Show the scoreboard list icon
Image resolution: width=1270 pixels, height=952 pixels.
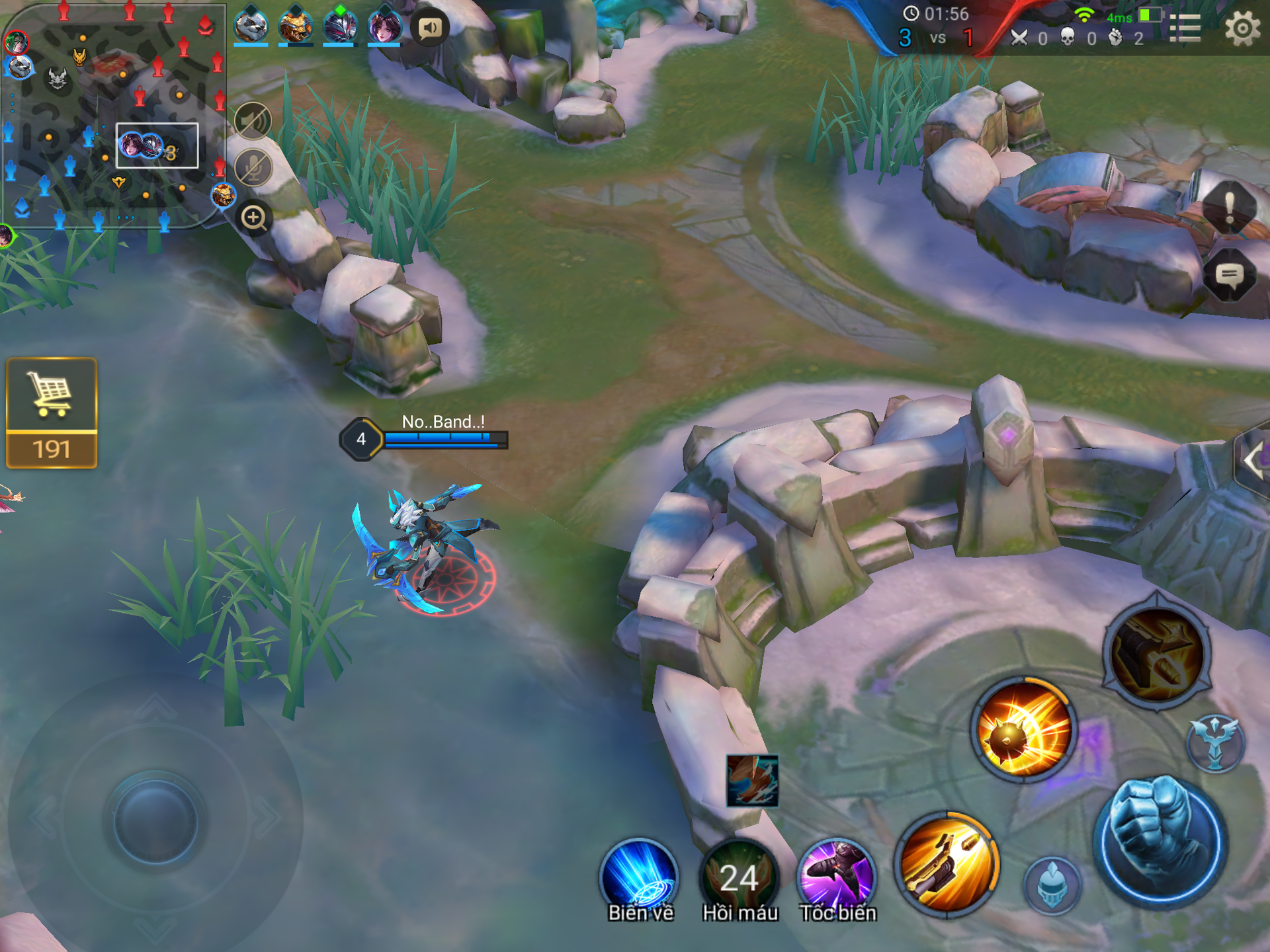[x=1185, y=28]
